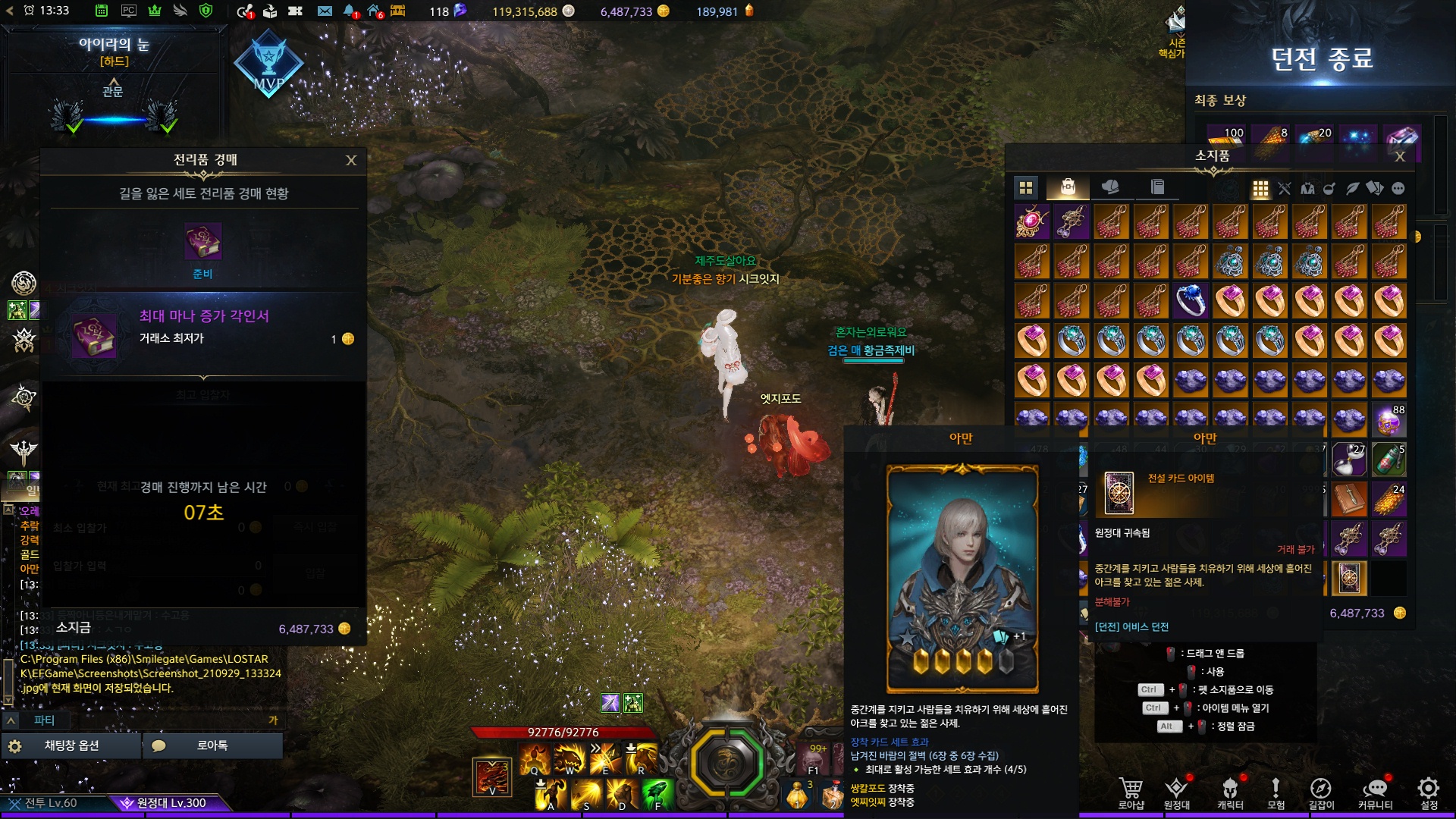The image size is (1456, 819).
Task: Select the backpack inventory tab
Action: [1068, 187]
